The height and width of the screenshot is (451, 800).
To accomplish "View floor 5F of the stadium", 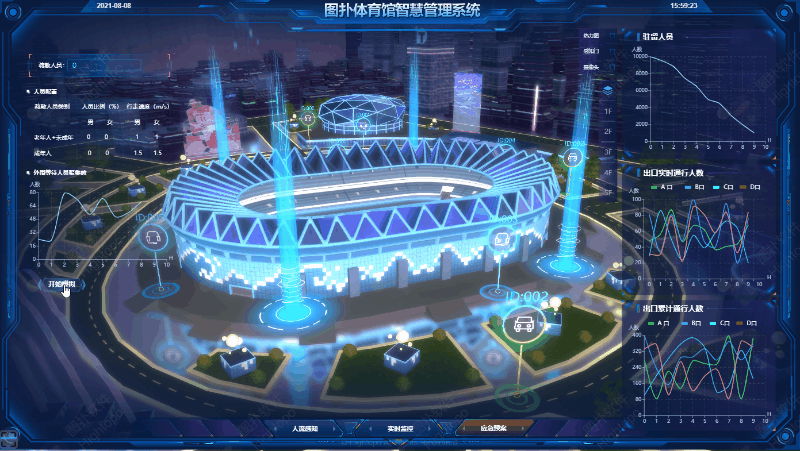I will point(607,192).
